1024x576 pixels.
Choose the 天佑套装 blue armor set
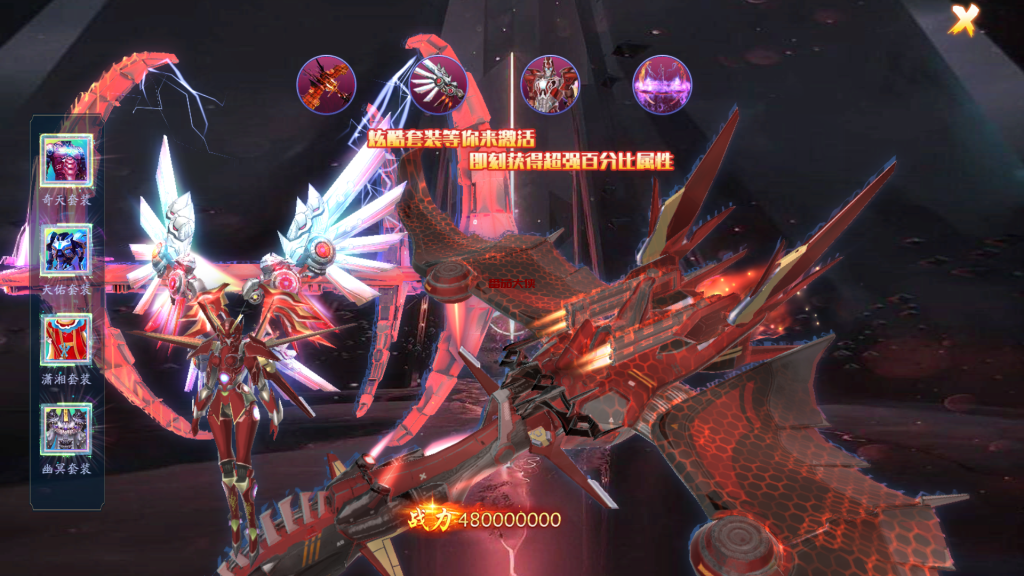[66, 250]
